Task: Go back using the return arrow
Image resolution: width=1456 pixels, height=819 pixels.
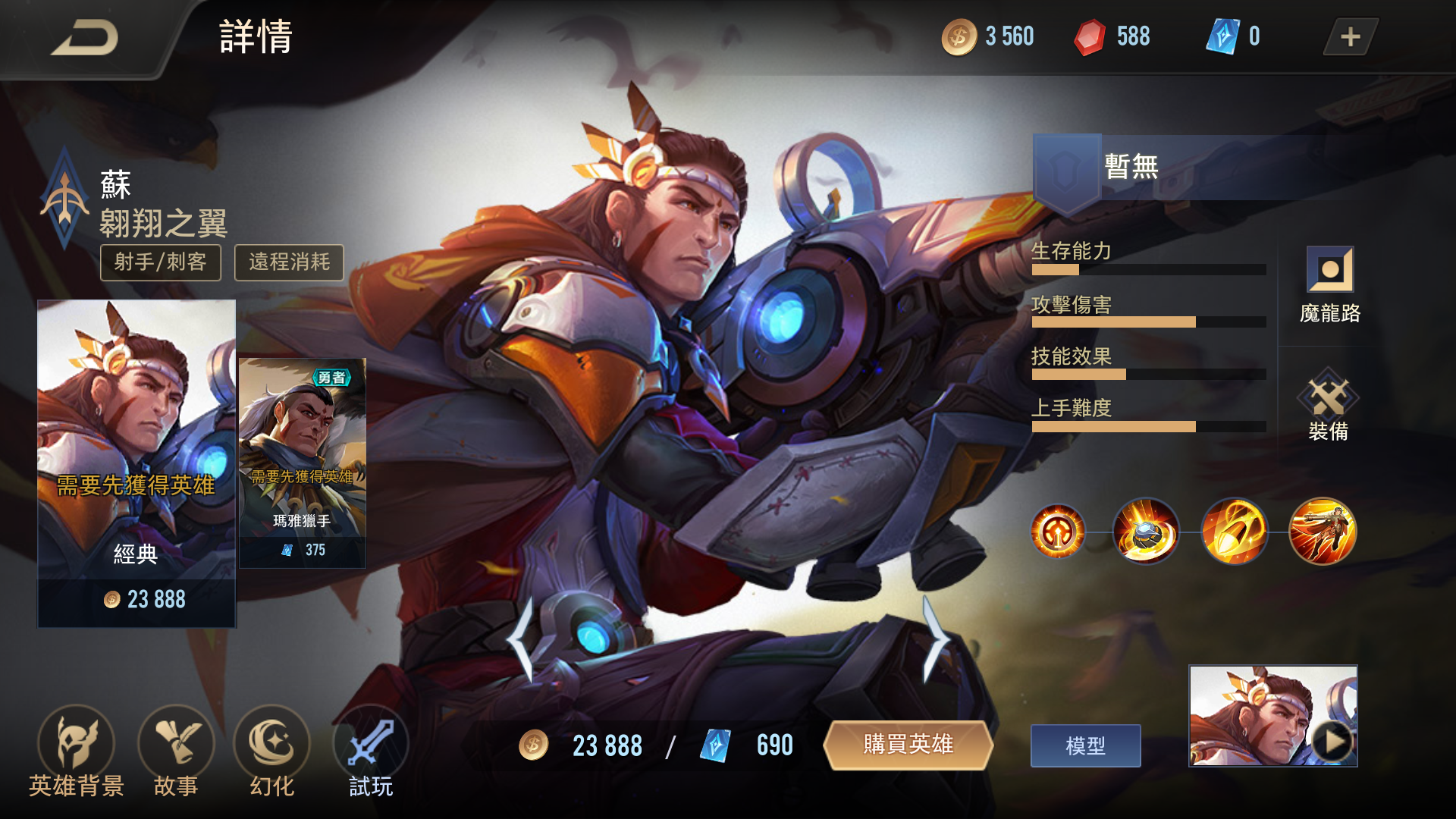Action: pyautogui.click(x=85, y=38)
